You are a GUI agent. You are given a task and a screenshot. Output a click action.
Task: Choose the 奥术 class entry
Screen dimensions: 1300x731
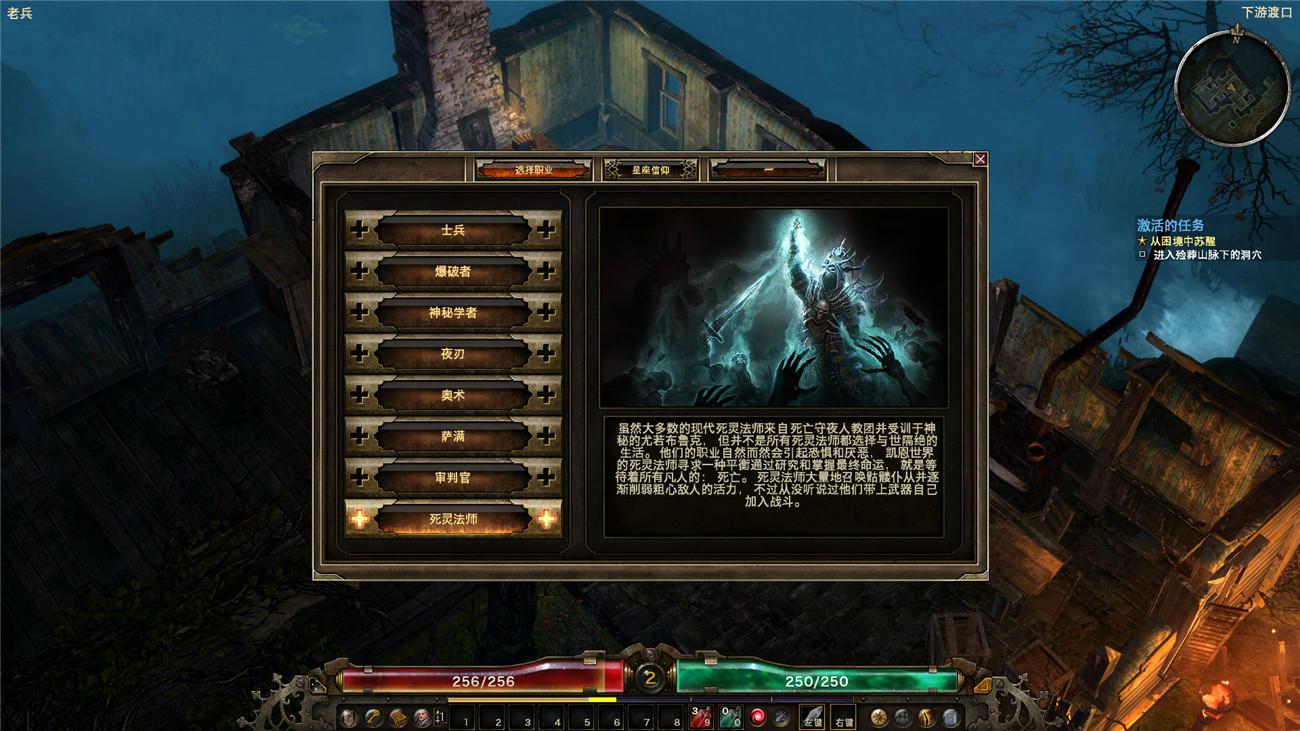click(x=453, y=395)
